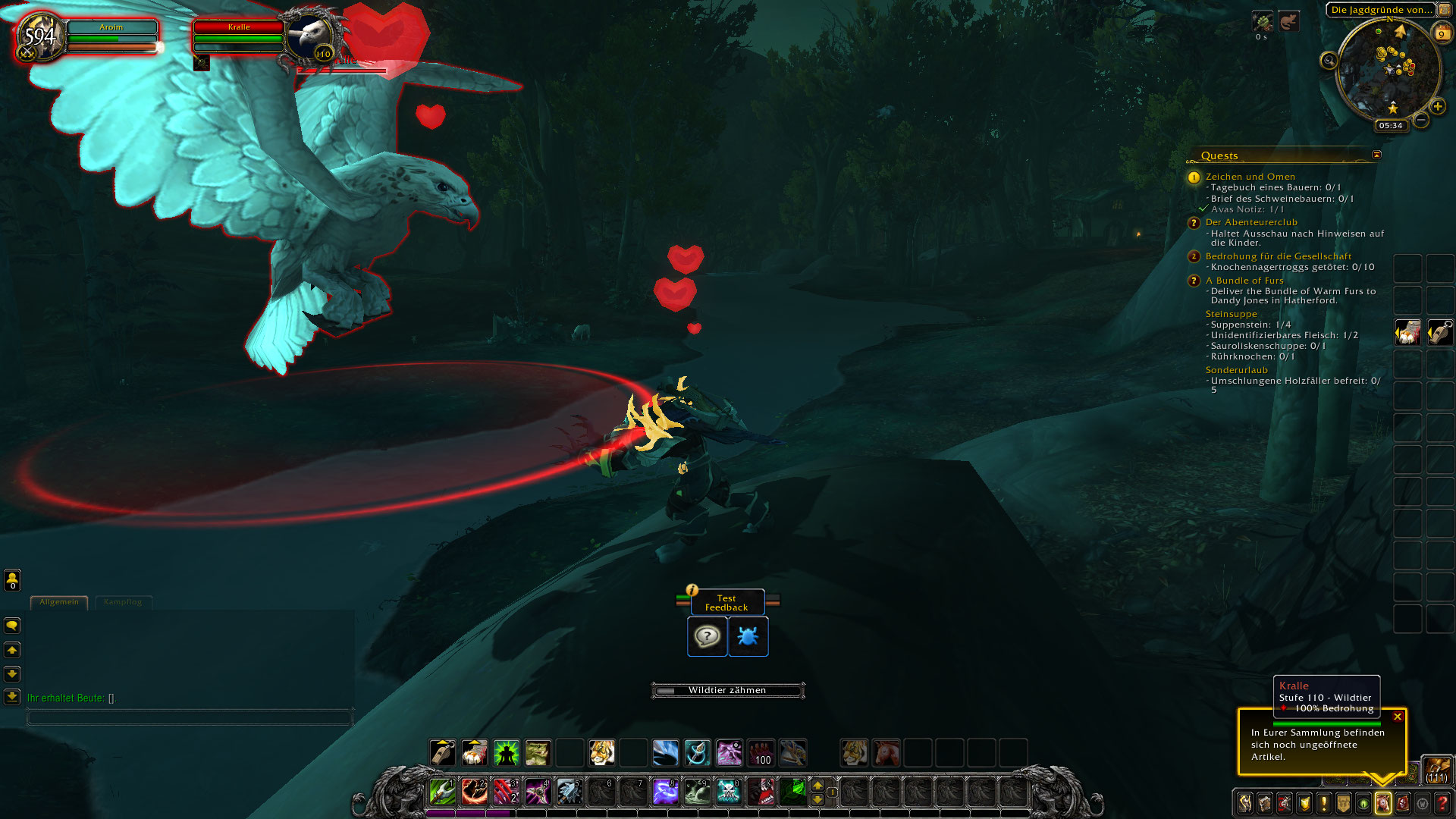Open collections via highlighted horse icon

(1383, 803)
